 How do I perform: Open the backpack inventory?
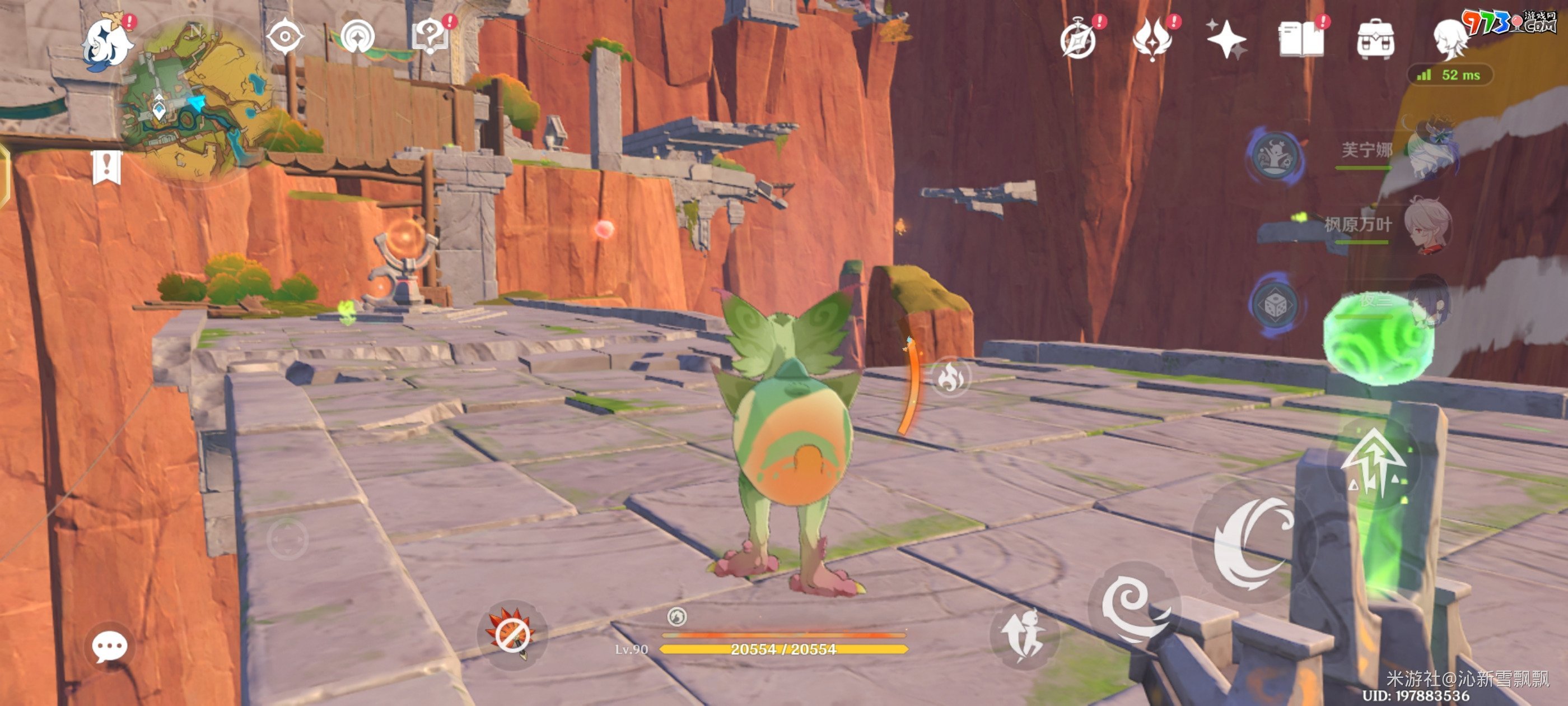pos(1375,40)
